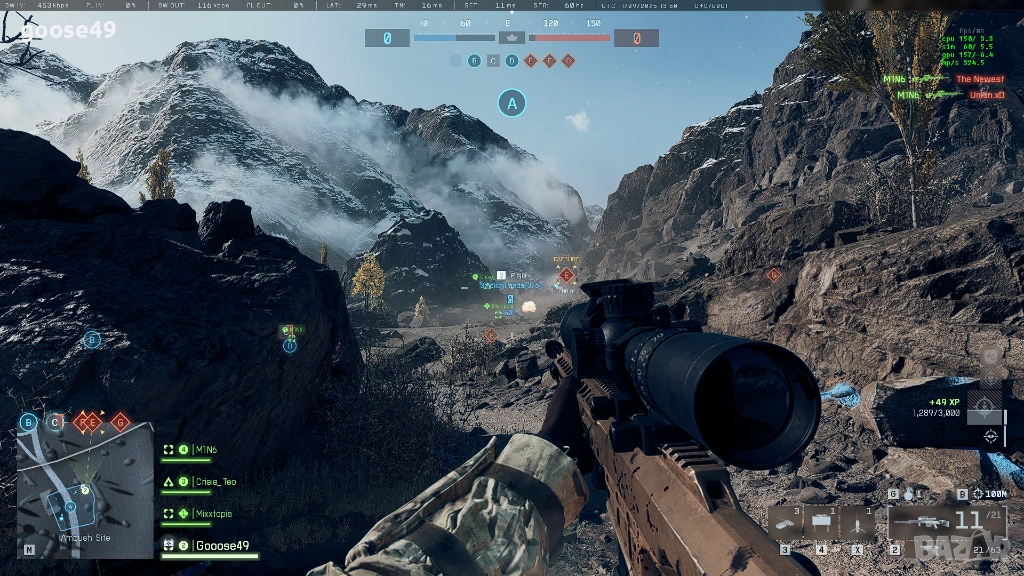Pick squadmate Mixxtopia in the squad list
This screenshot has height=576, width=1024.
click(216, 514)
